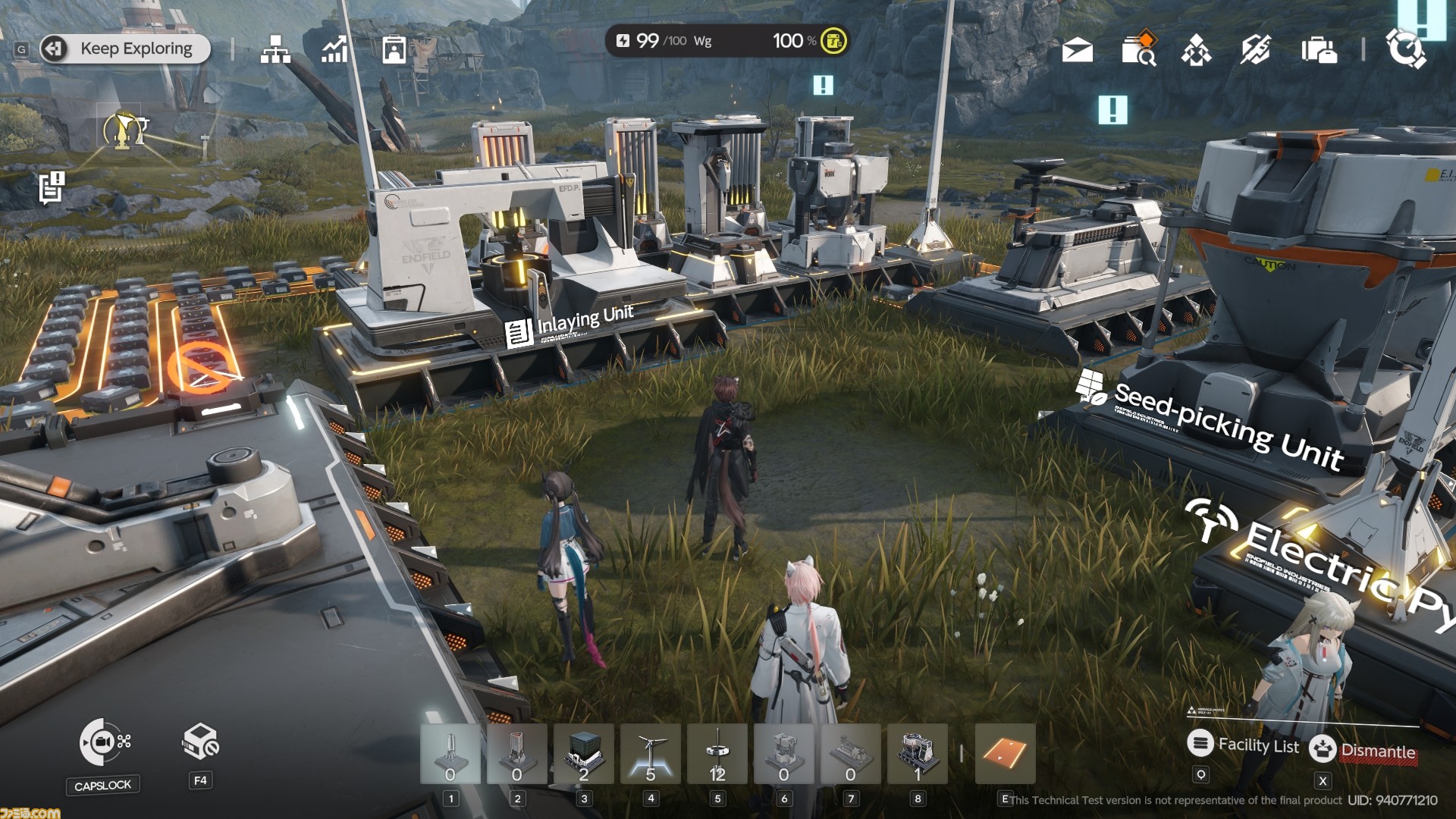Open the hierarchy tree chart icon
The width and height of the screenshot is (1456, 819).
275,49
